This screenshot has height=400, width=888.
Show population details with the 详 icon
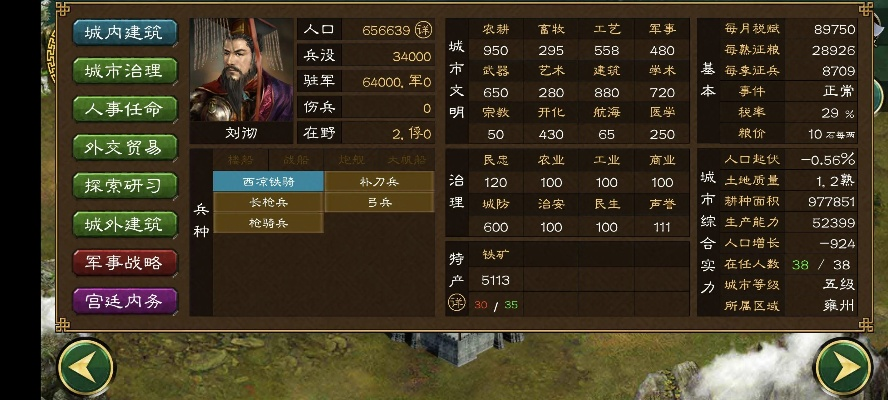click(423, 31)
